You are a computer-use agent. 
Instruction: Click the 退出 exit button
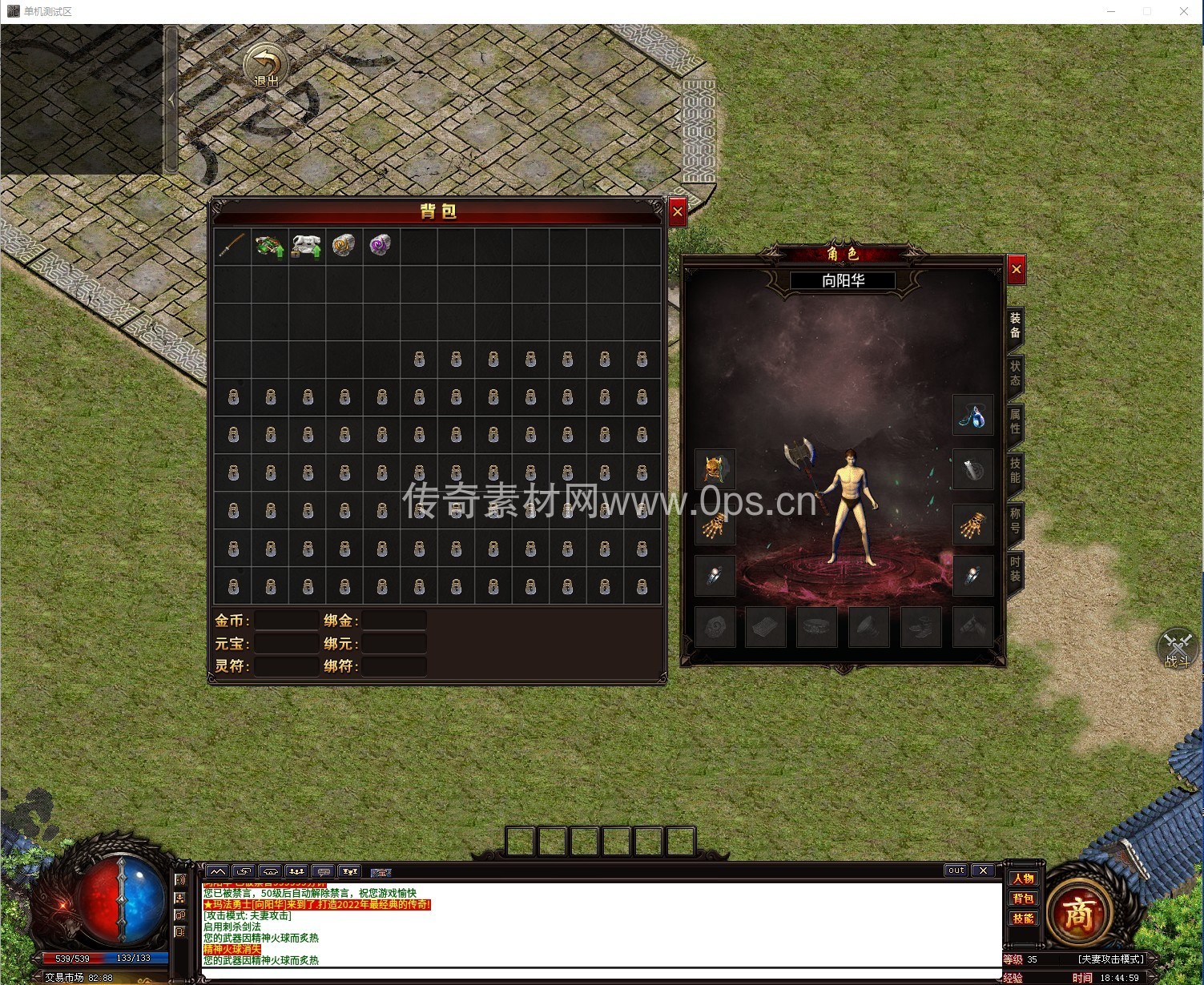tap(266, 66)
